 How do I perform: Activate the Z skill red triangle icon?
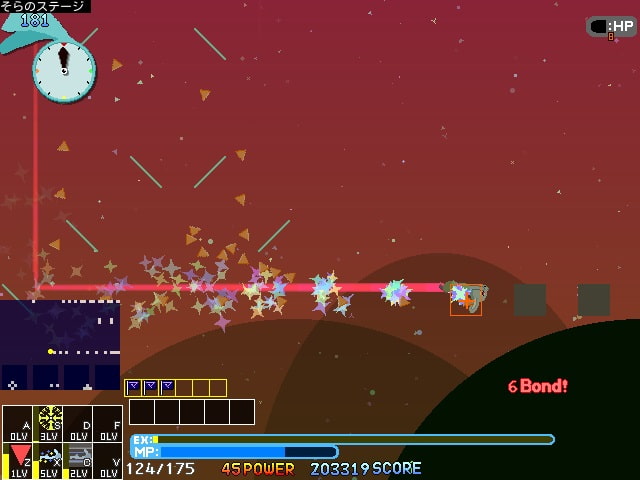19,459
